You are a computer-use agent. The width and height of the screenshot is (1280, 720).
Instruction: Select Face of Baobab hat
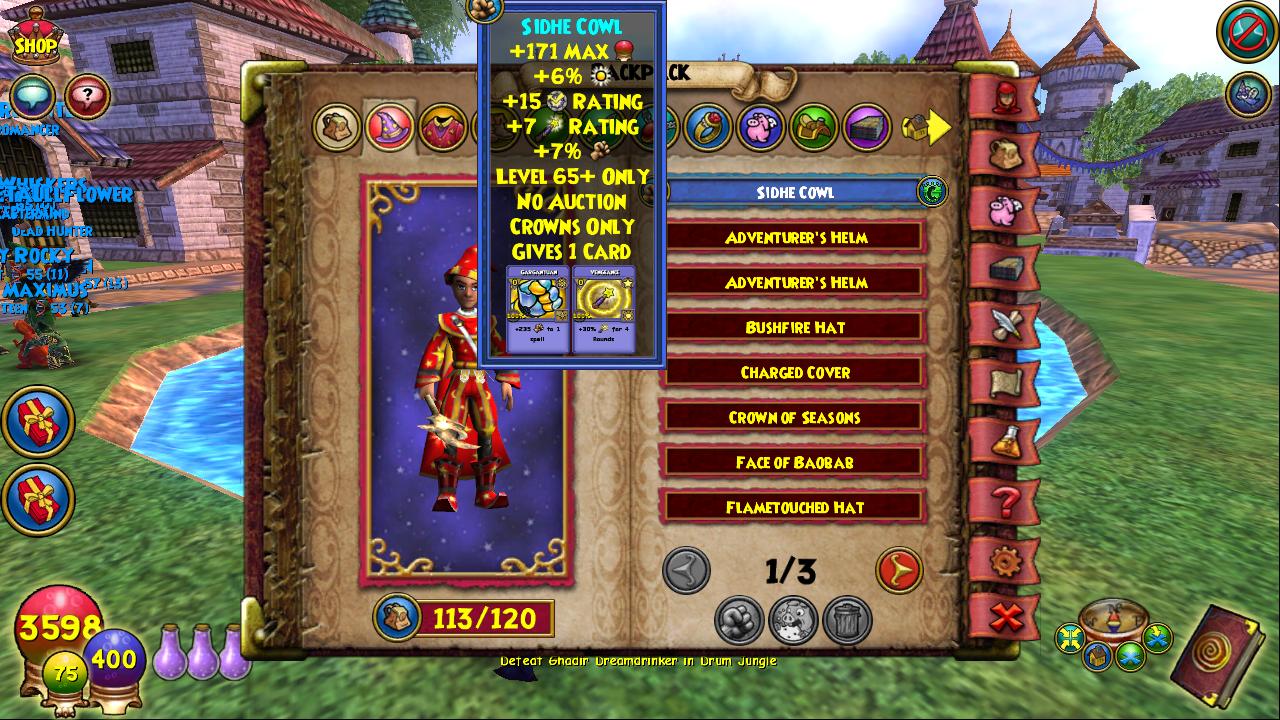795,463
